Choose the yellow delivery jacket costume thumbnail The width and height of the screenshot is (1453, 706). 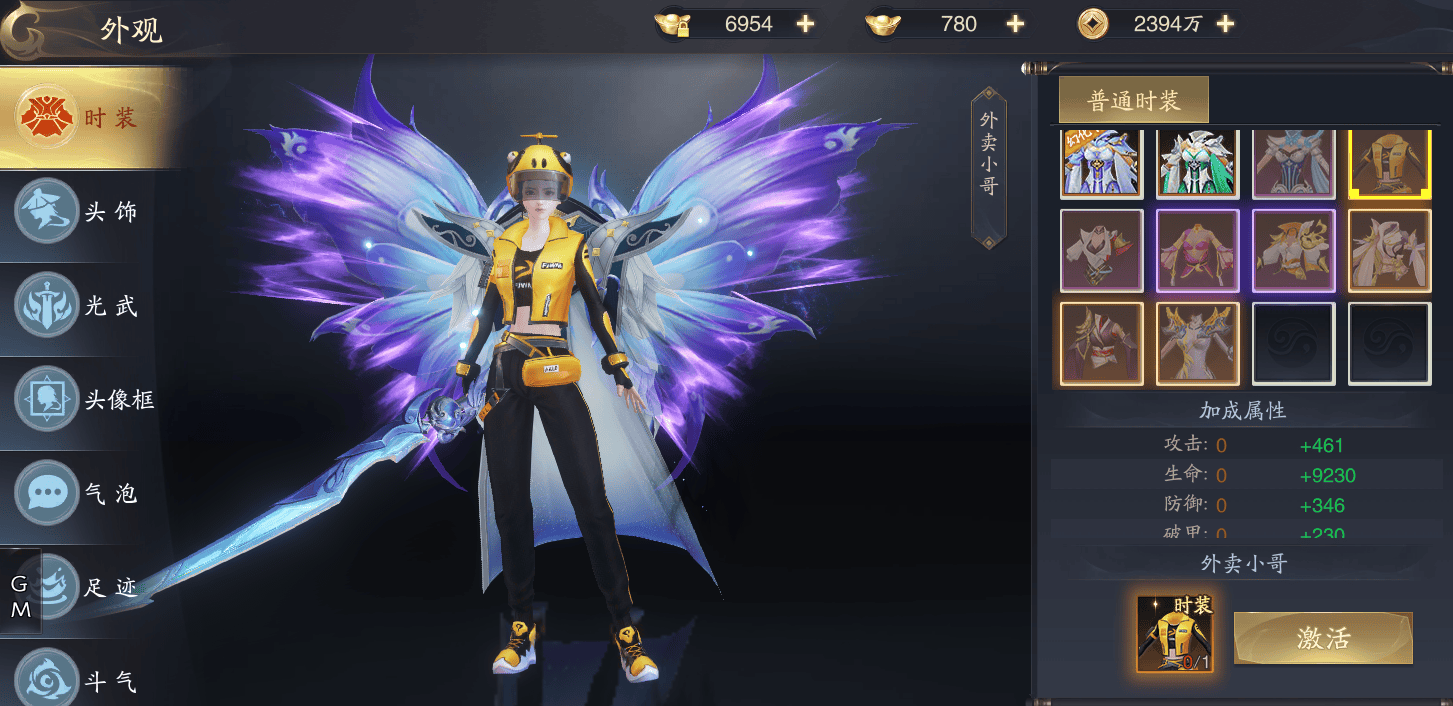click(x=1389, y=164)
